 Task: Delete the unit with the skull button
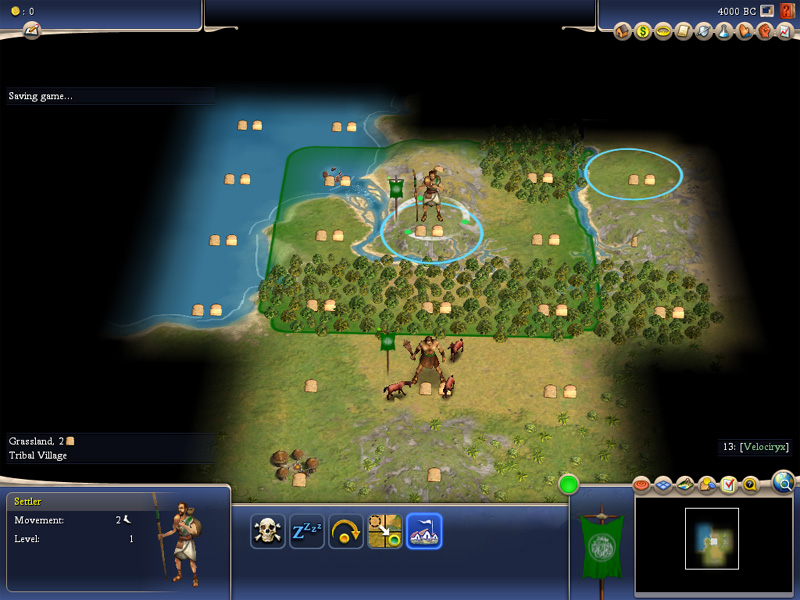[268, 531]
